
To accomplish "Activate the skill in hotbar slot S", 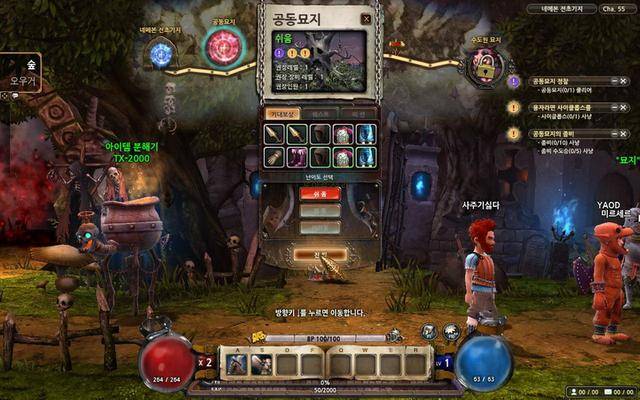I will (x=263, y=365).
